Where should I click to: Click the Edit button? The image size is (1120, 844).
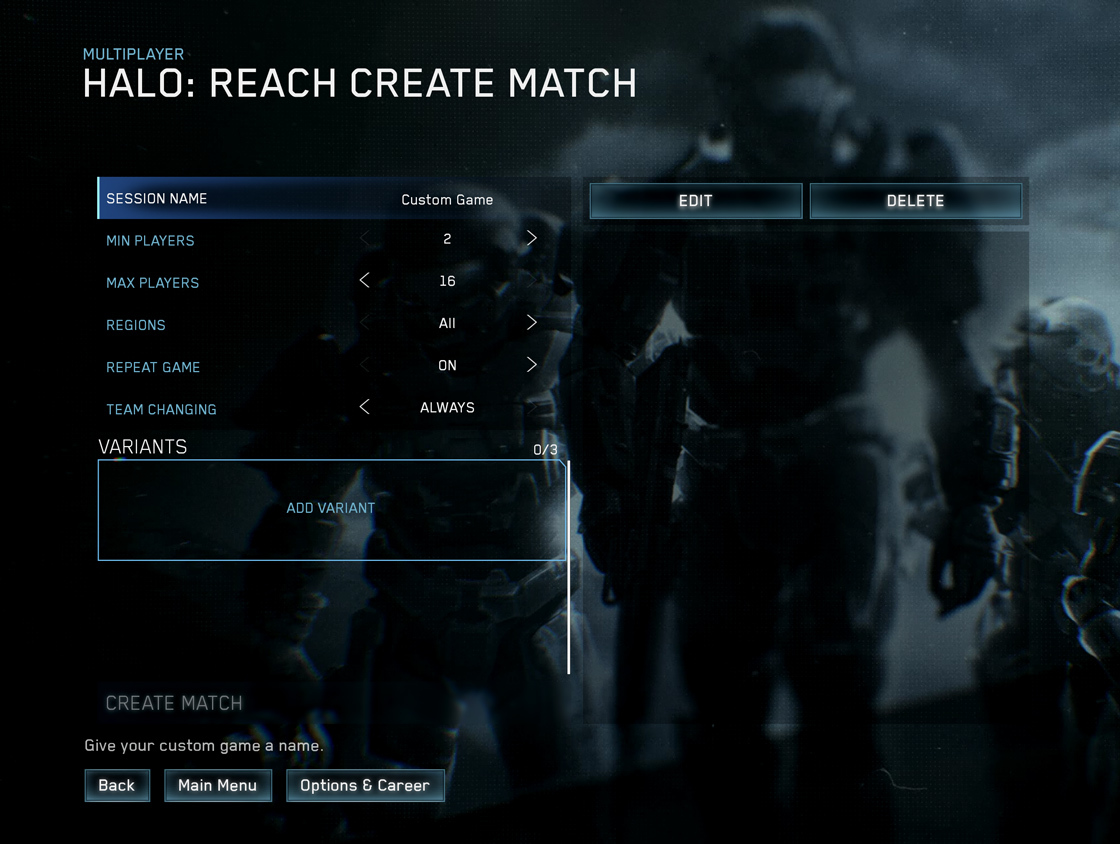695,200
